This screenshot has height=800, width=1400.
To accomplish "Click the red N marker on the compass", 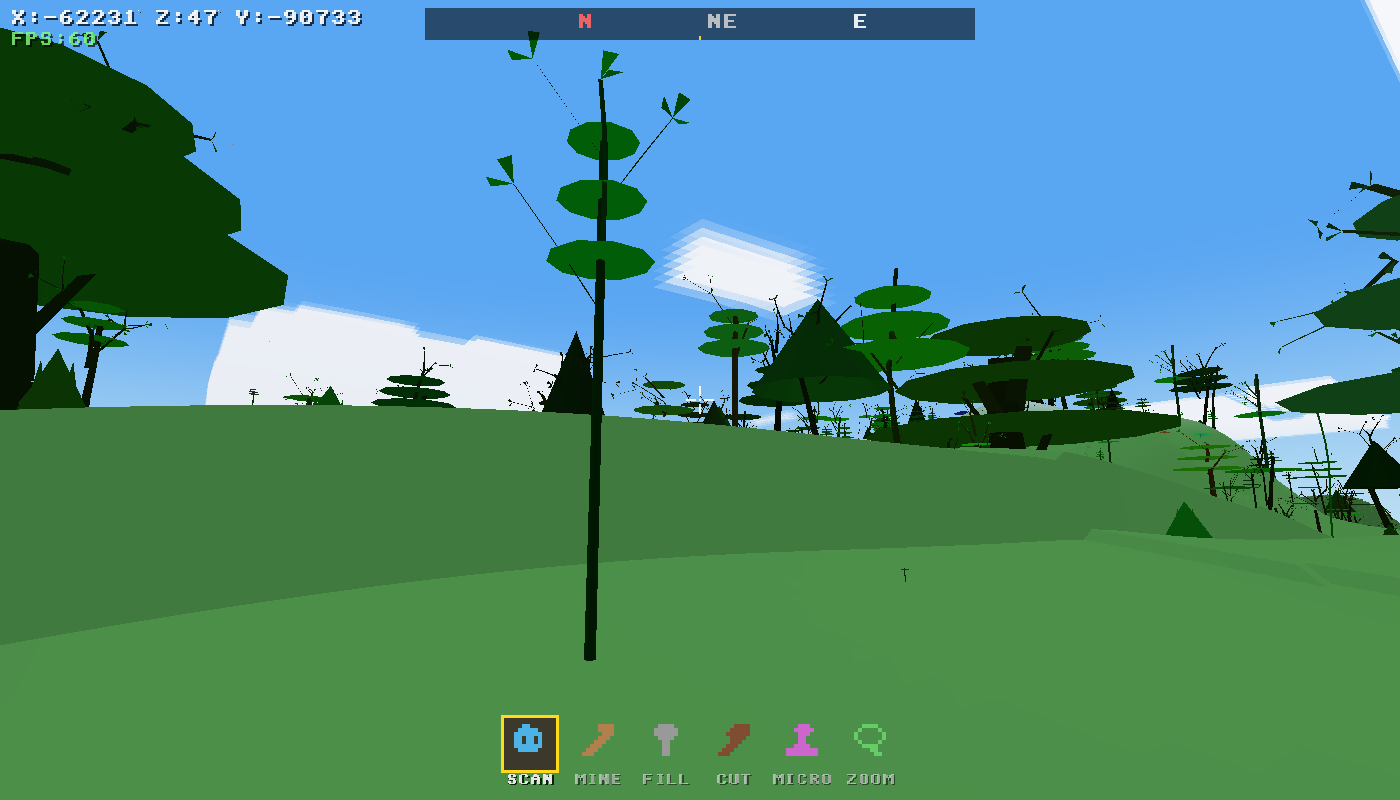I will (x=583, y=21).
